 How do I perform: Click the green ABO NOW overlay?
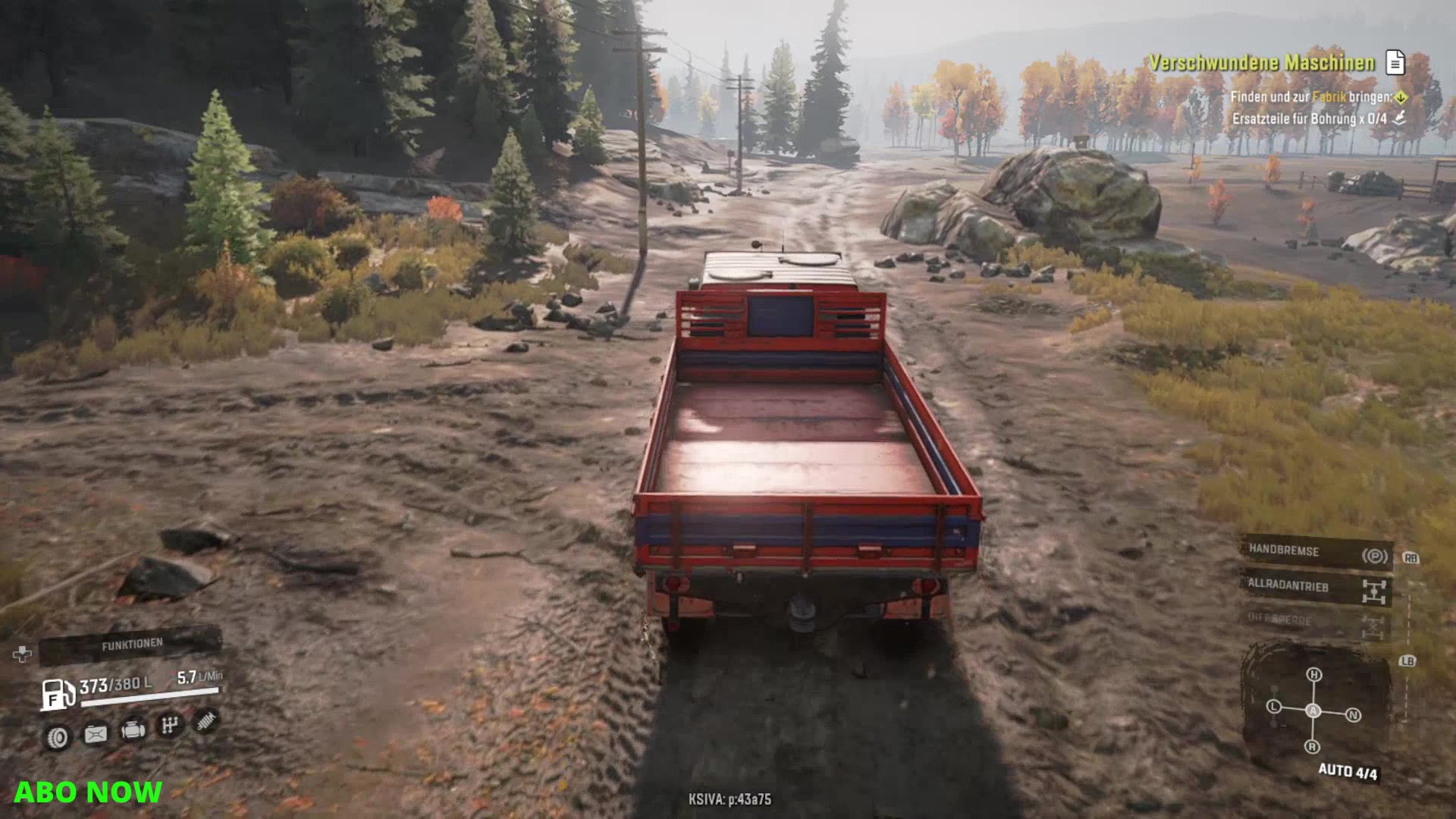(x=88, y=792)
